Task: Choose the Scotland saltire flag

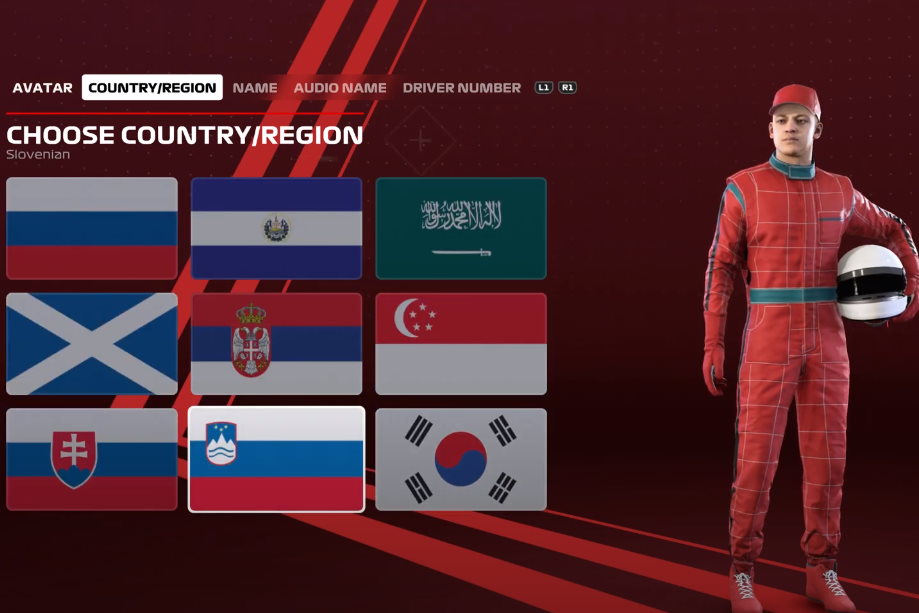Action: [92, 344]
